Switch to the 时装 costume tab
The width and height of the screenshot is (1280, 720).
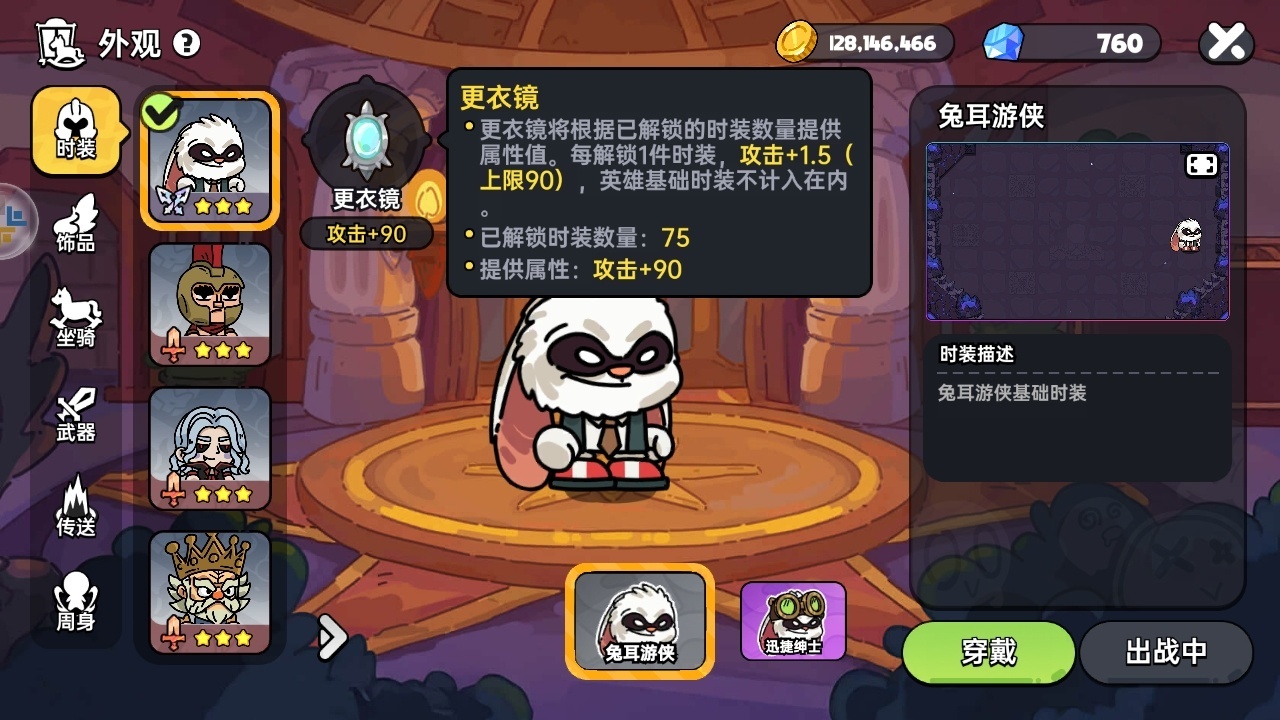click(x=76, y=131)
